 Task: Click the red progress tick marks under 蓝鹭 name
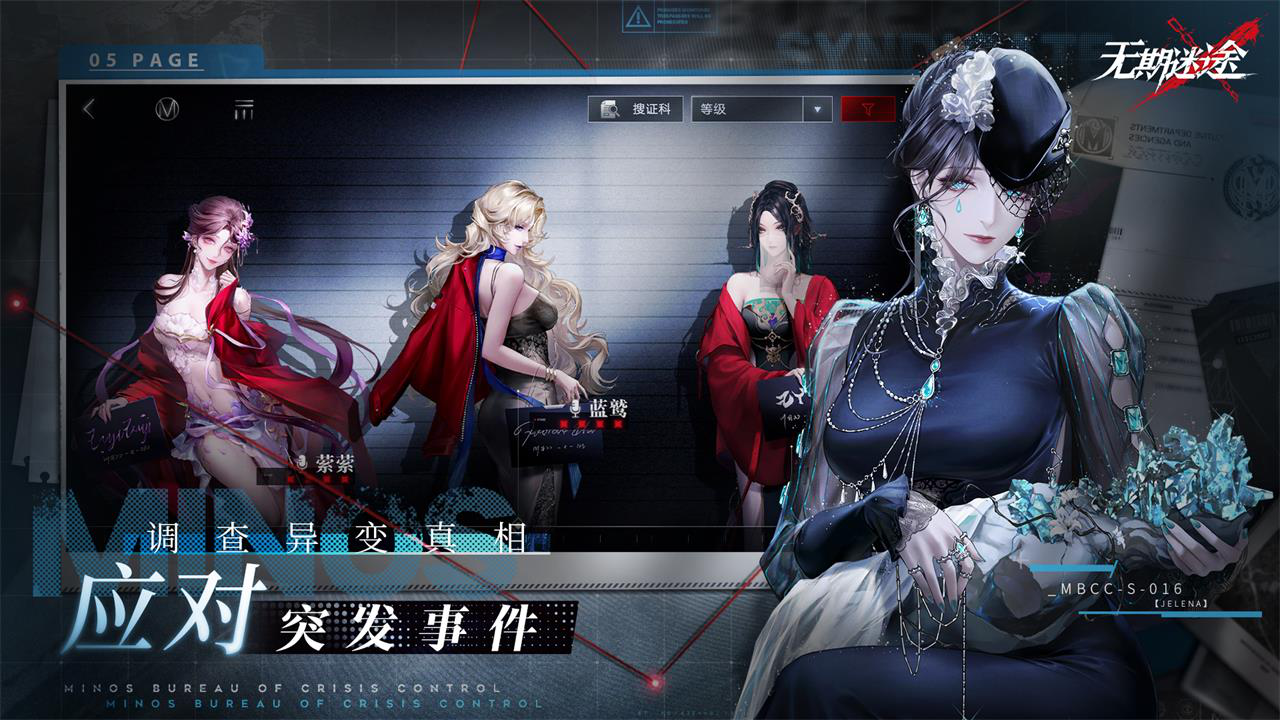590,423
